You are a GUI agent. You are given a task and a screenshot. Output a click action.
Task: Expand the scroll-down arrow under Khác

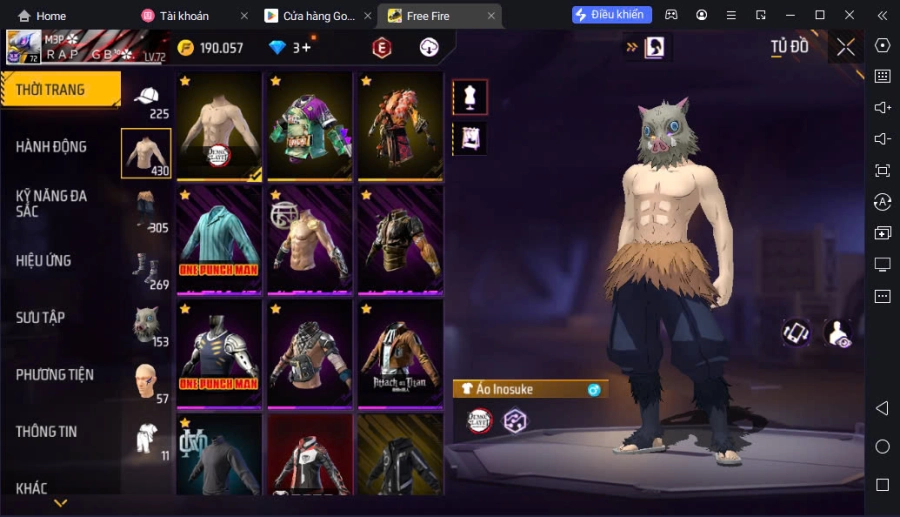60,503
